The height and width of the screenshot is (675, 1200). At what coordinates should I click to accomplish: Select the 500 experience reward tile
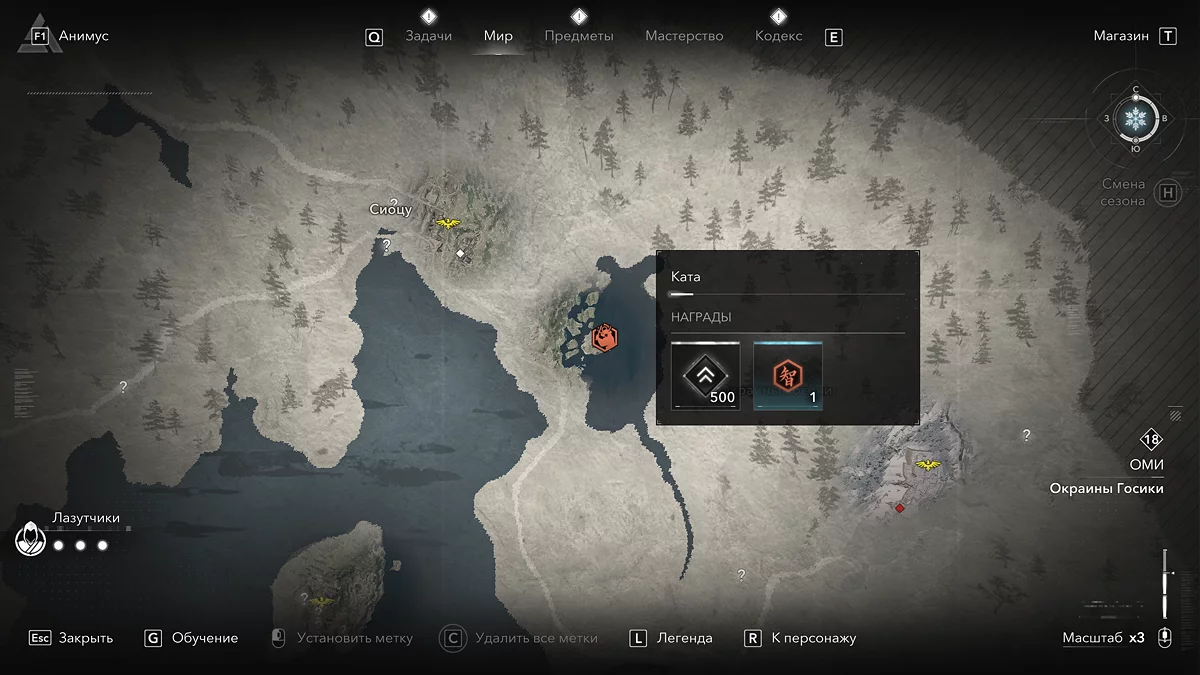[x=706, y=375]
